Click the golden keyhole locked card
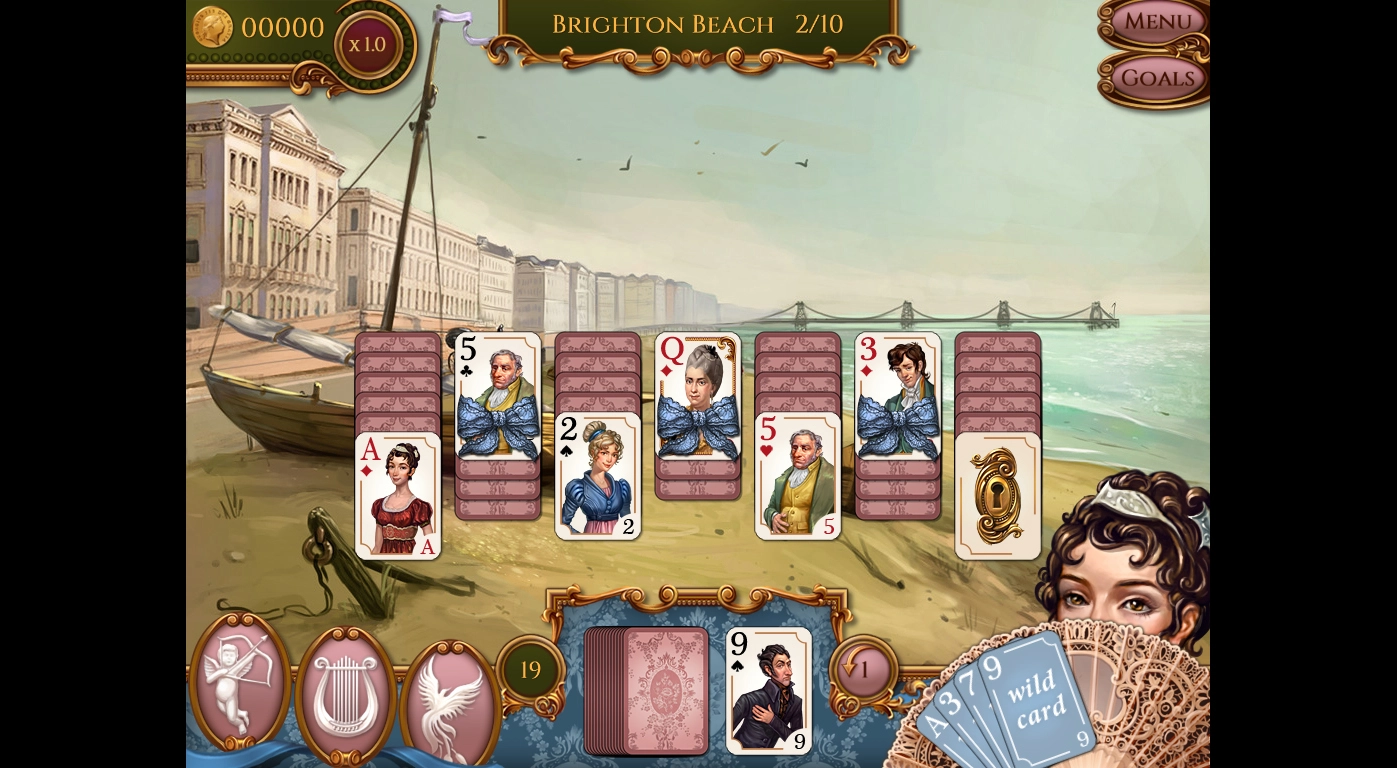 [998, 496]
